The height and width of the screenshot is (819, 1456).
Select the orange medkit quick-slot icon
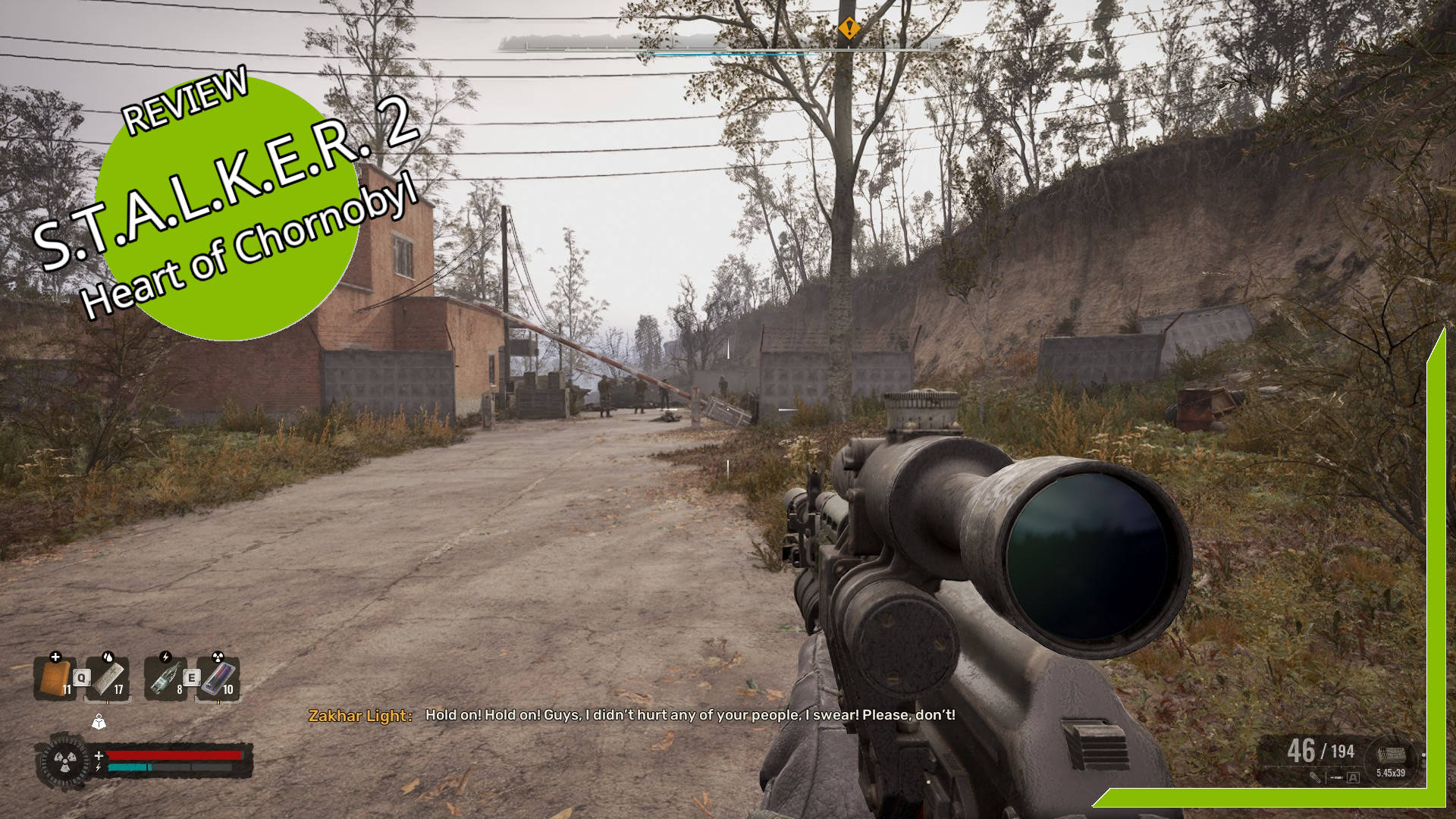(55, 677)
